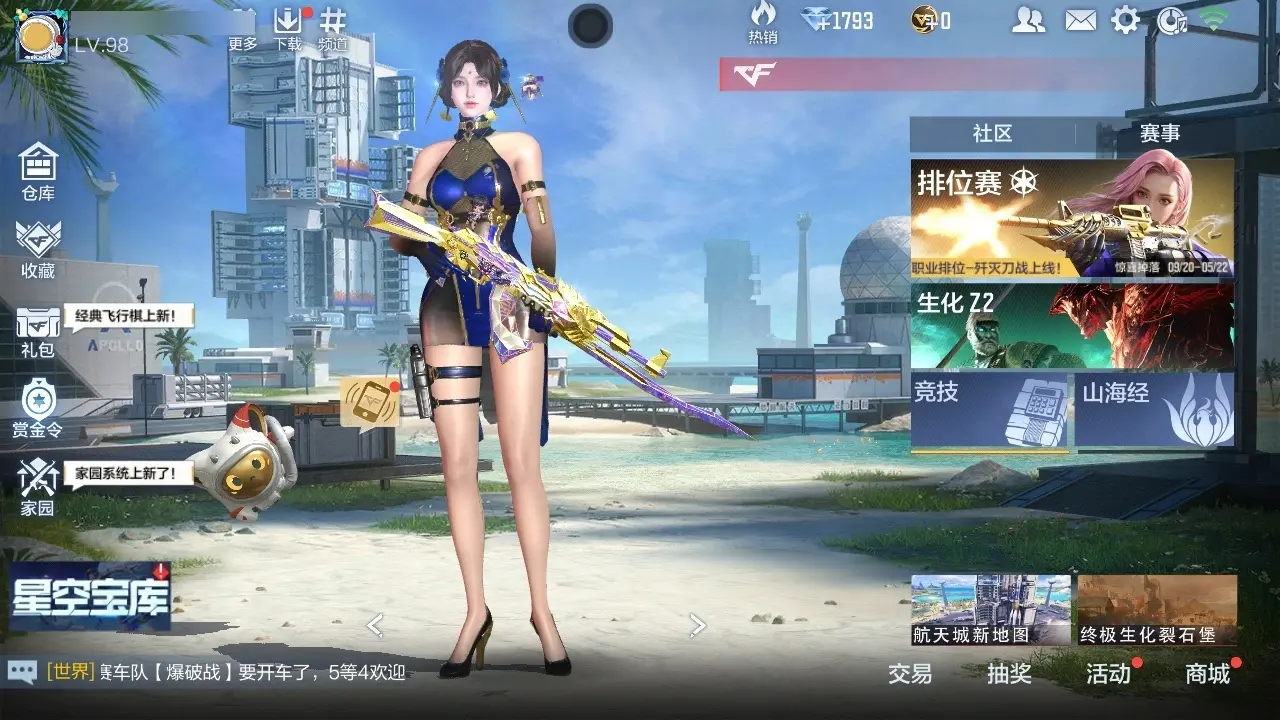Open the 收藏 collection menu
This screenshot has height=720, width=1280.
pos(38,248)
